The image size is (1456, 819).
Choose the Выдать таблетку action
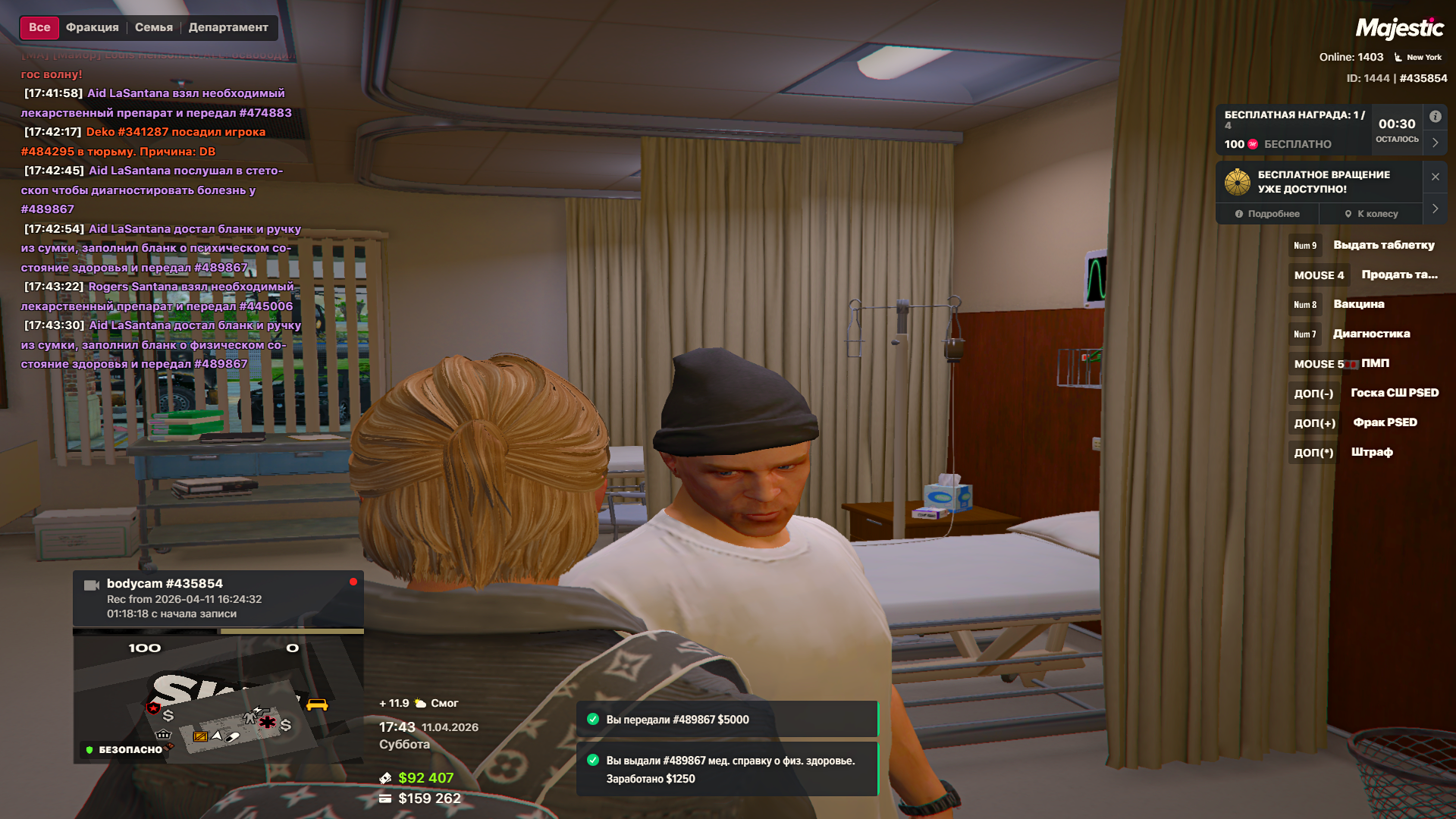pos(1383,245)
